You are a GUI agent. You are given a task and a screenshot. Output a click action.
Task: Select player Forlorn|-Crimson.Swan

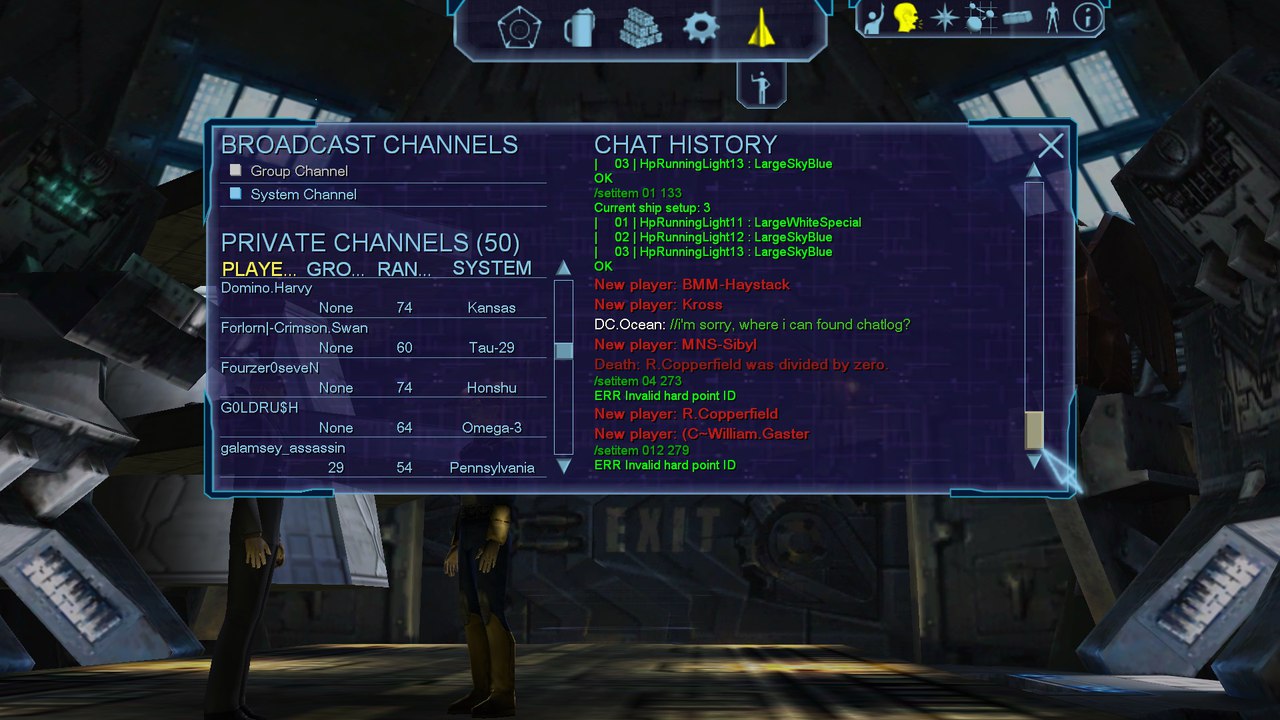coord(294,328)
